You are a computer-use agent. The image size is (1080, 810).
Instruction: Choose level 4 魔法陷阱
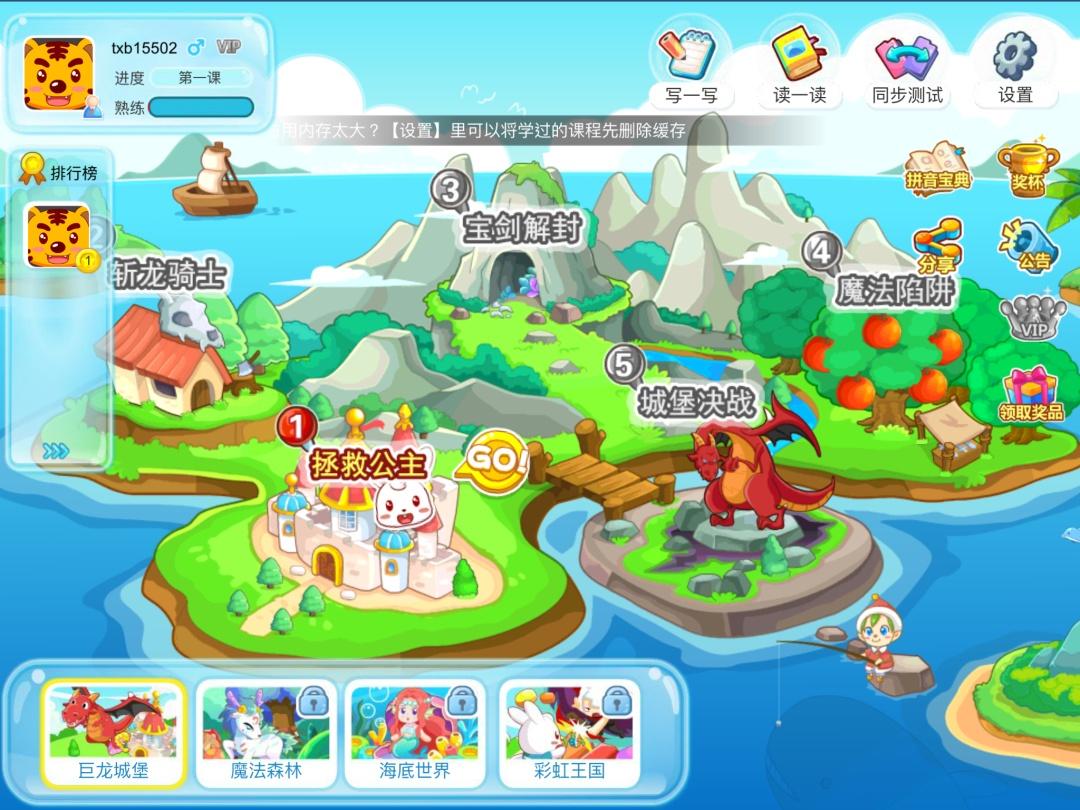pos(895,289)
